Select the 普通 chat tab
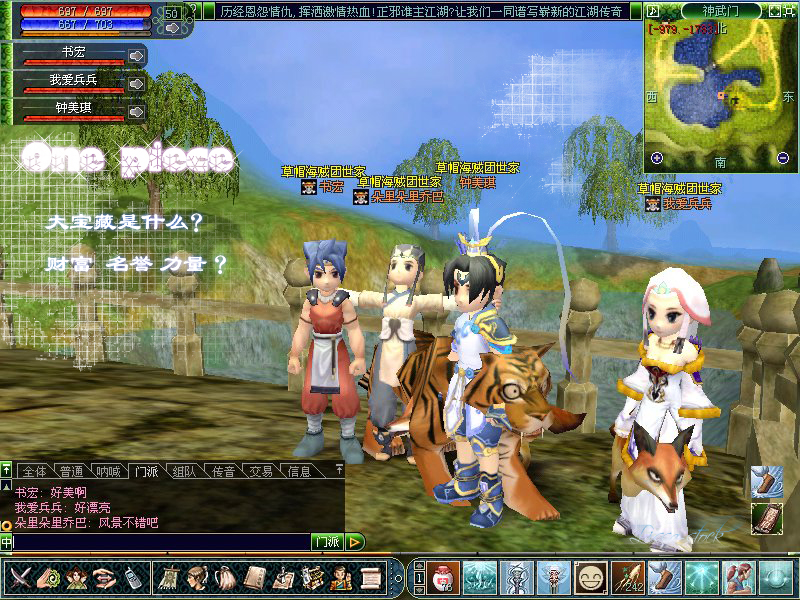The height and width of the screenshot is (600, 800). click(x=71, y=471)
